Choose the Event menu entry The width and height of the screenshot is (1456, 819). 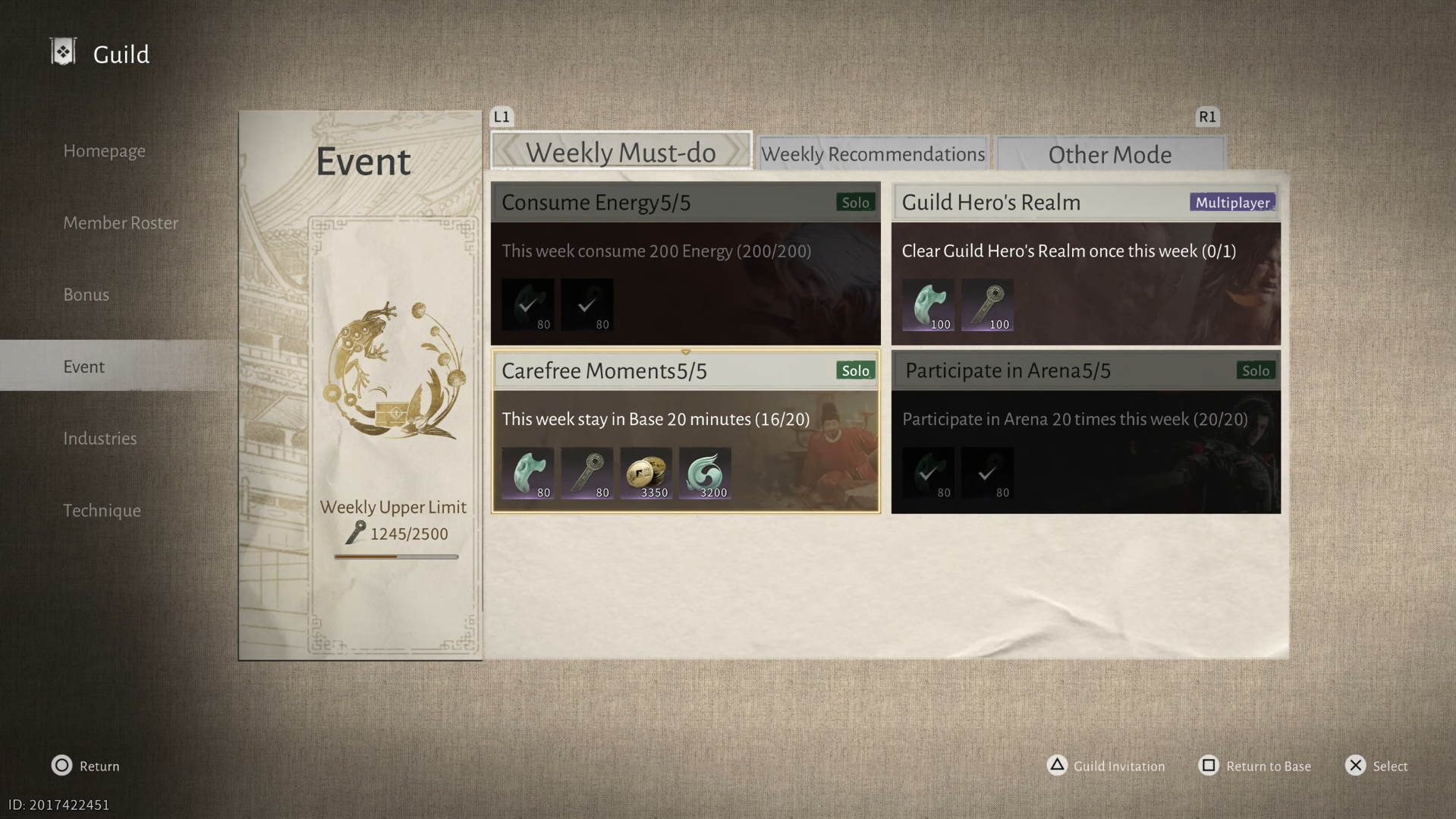point(83,367)
